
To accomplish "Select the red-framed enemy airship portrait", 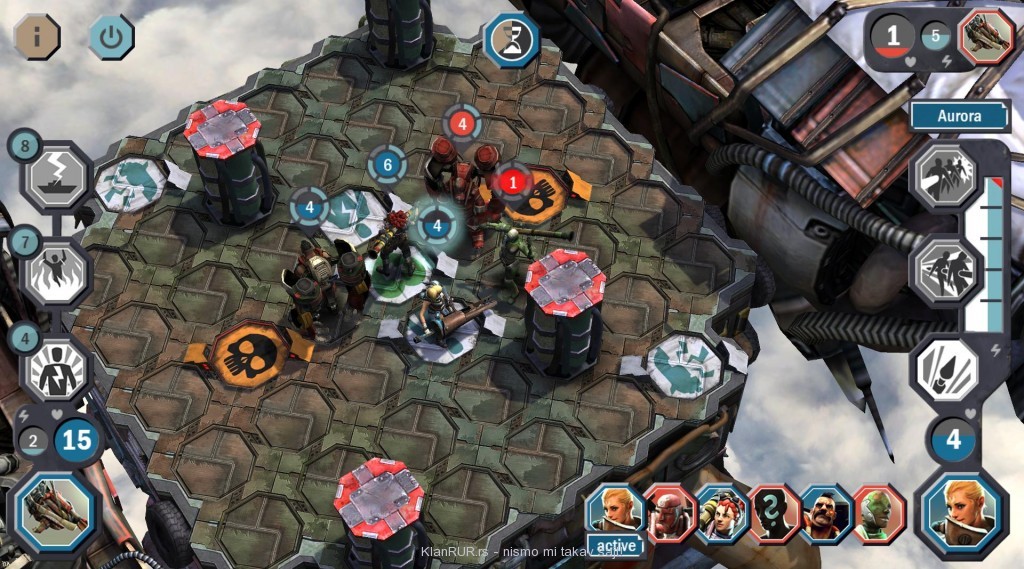I will 986,38.
